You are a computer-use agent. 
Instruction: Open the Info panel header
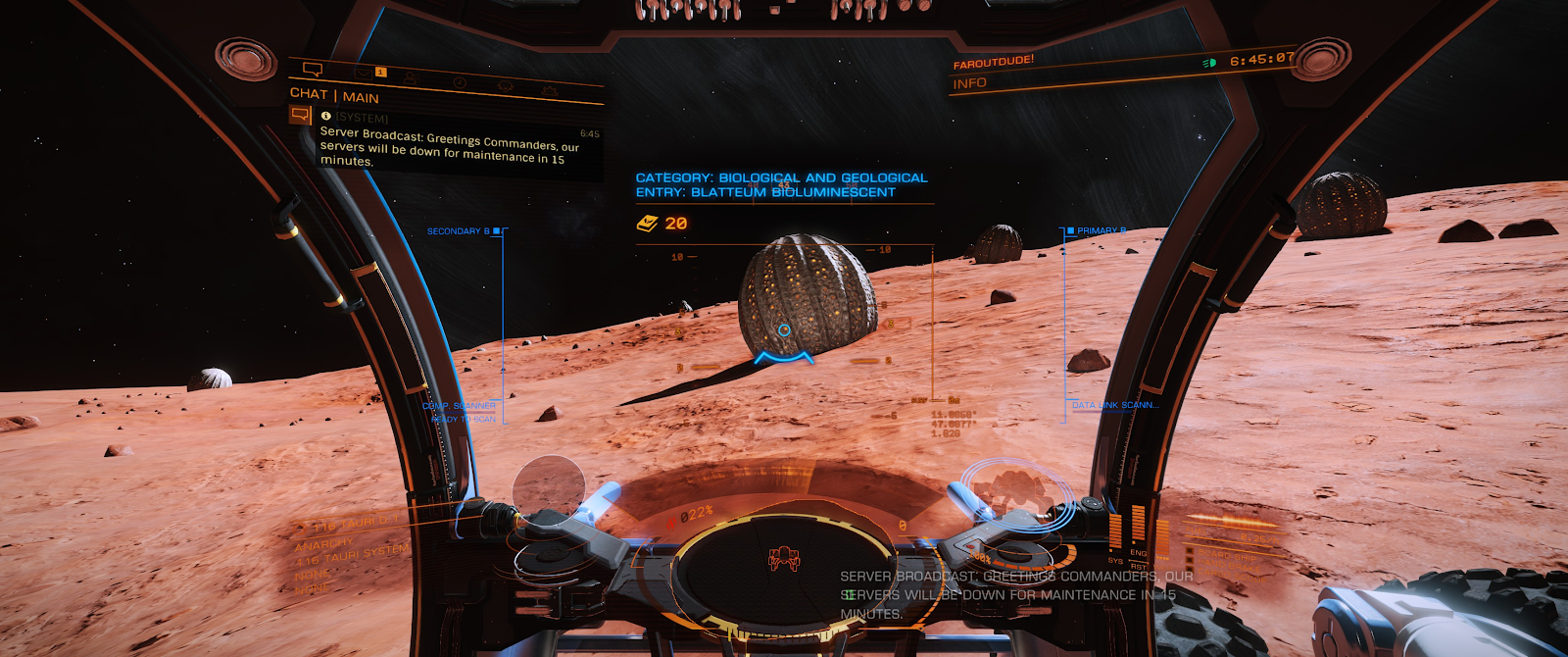pos(970,83)
